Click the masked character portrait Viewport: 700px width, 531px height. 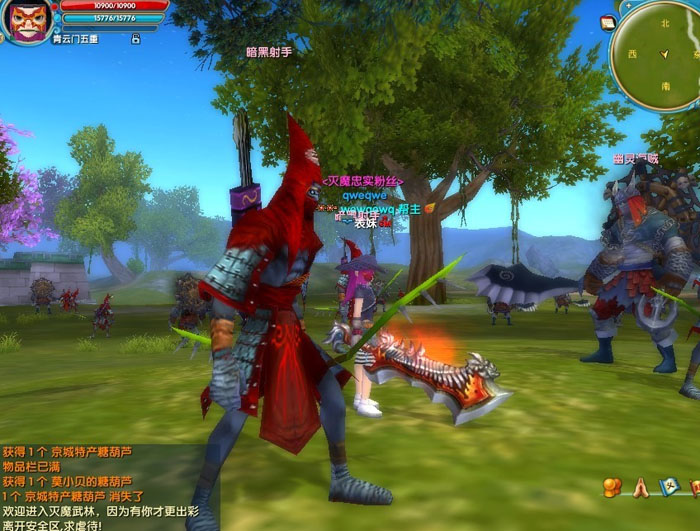(29, 20)
